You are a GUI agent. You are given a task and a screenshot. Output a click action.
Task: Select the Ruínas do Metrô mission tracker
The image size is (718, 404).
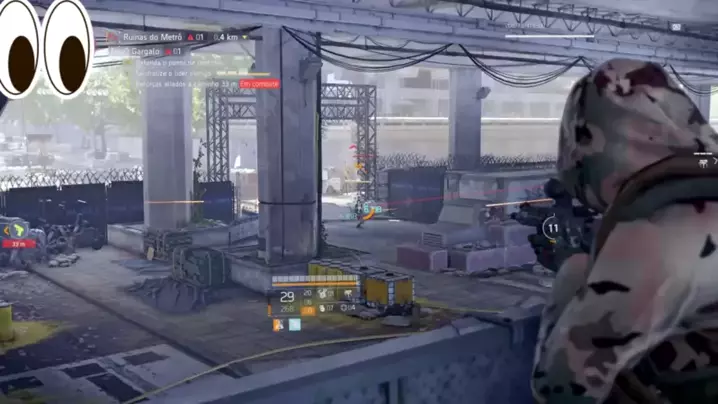150,37
